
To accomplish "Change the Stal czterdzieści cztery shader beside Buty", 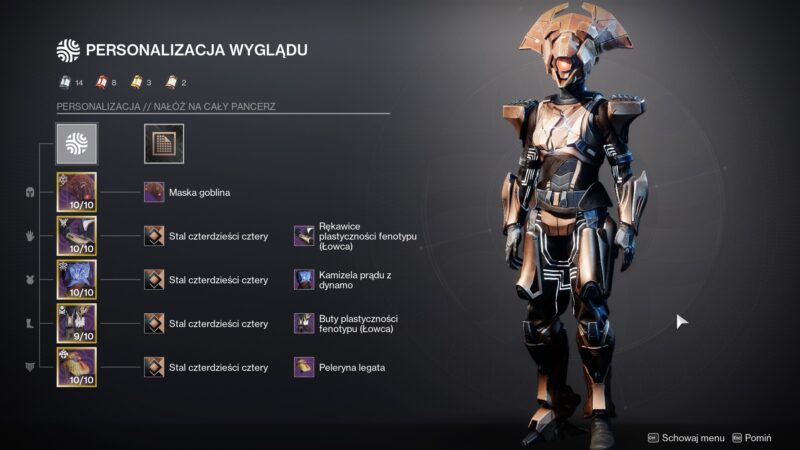I will click(154, 323).
